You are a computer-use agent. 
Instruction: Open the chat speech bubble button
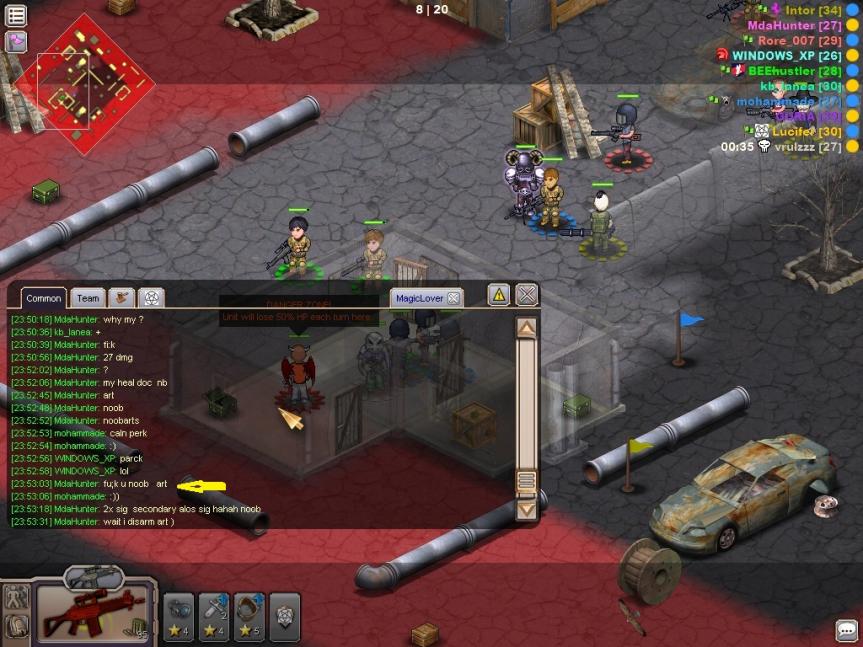(x=846, y=630)
